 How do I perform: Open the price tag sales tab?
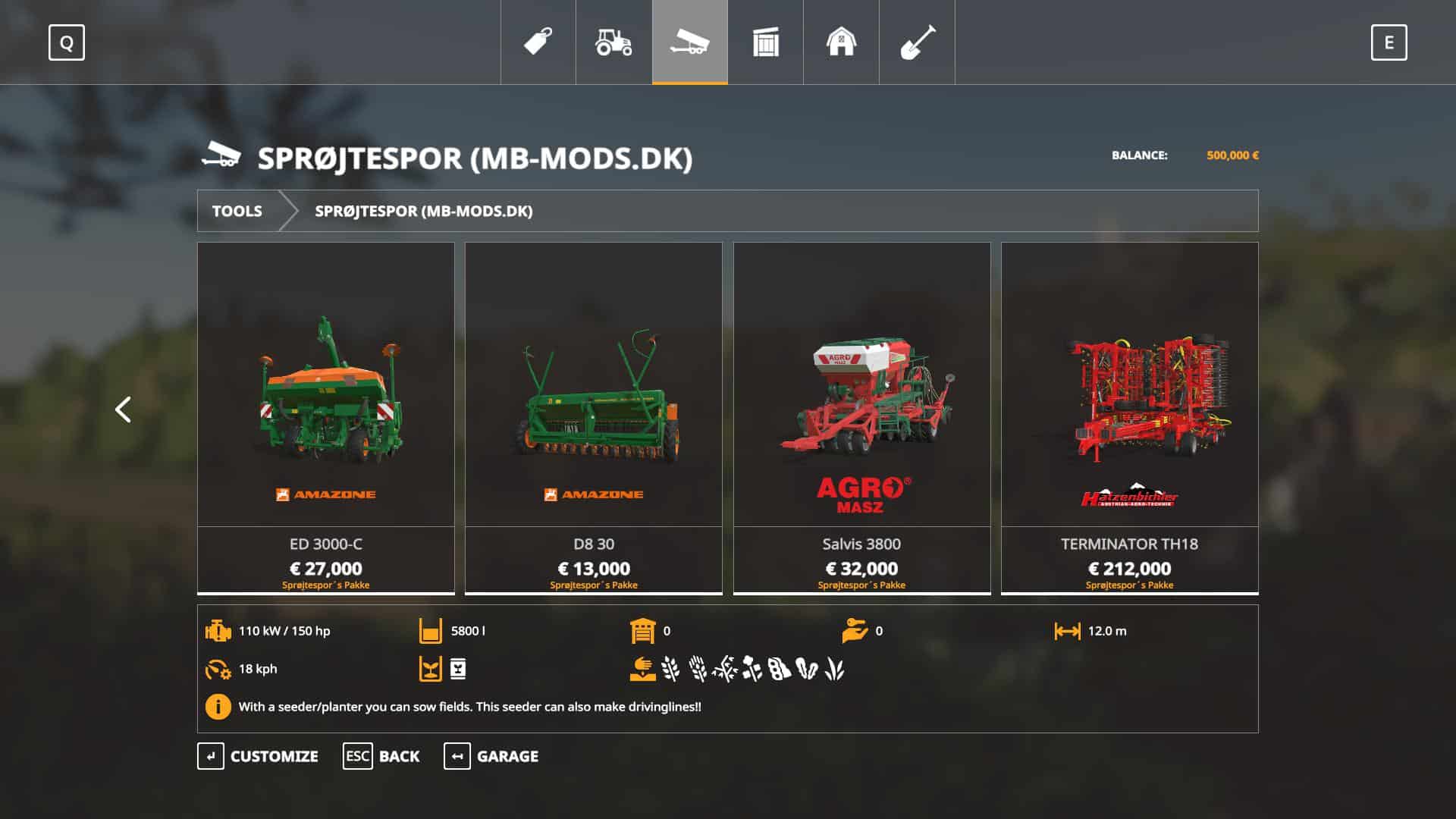[x=538, y=42]
